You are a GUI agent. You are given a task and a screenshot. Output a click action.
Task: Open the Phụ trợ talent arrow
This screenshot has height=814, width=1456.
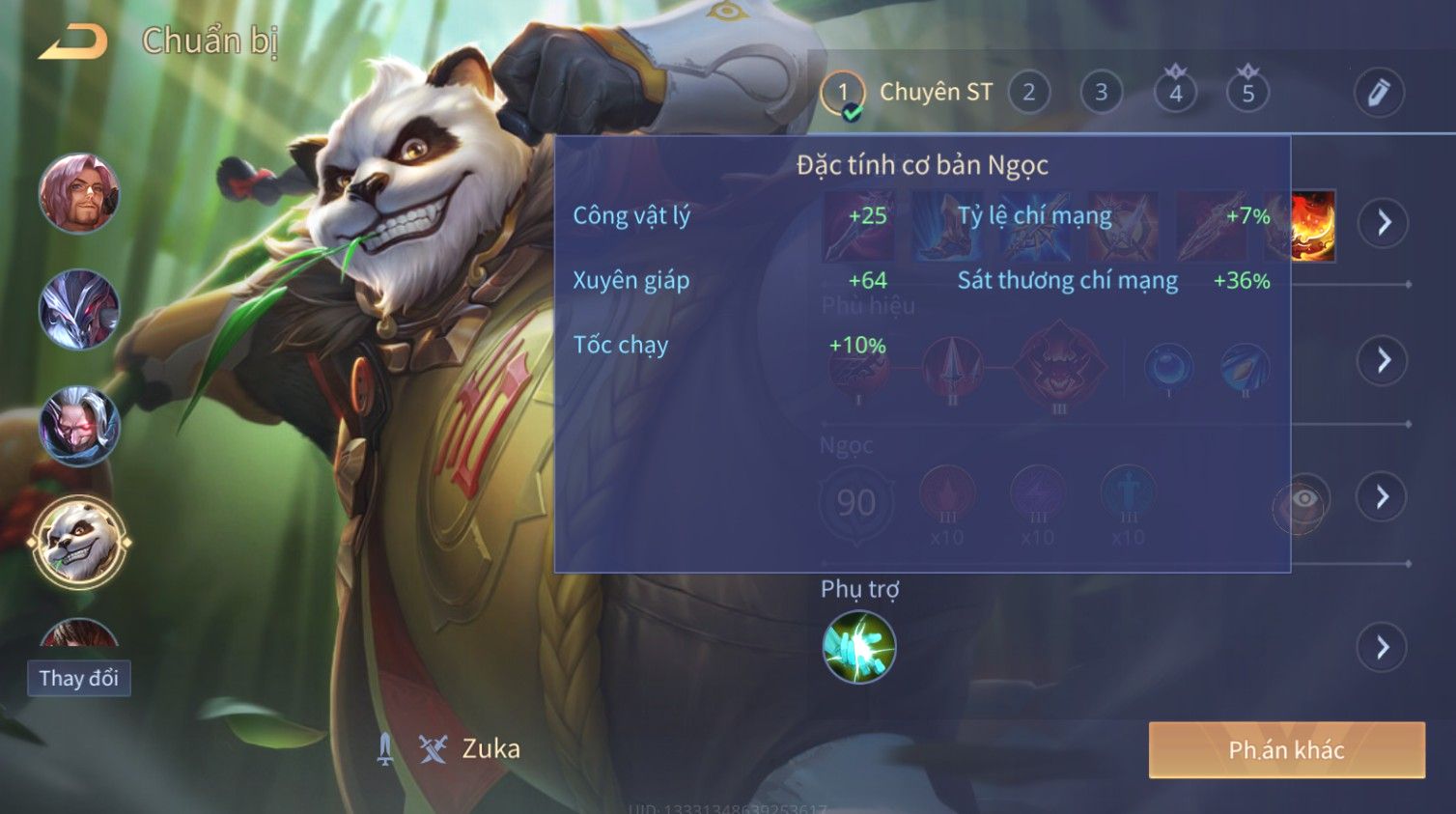click(1382, 647)
